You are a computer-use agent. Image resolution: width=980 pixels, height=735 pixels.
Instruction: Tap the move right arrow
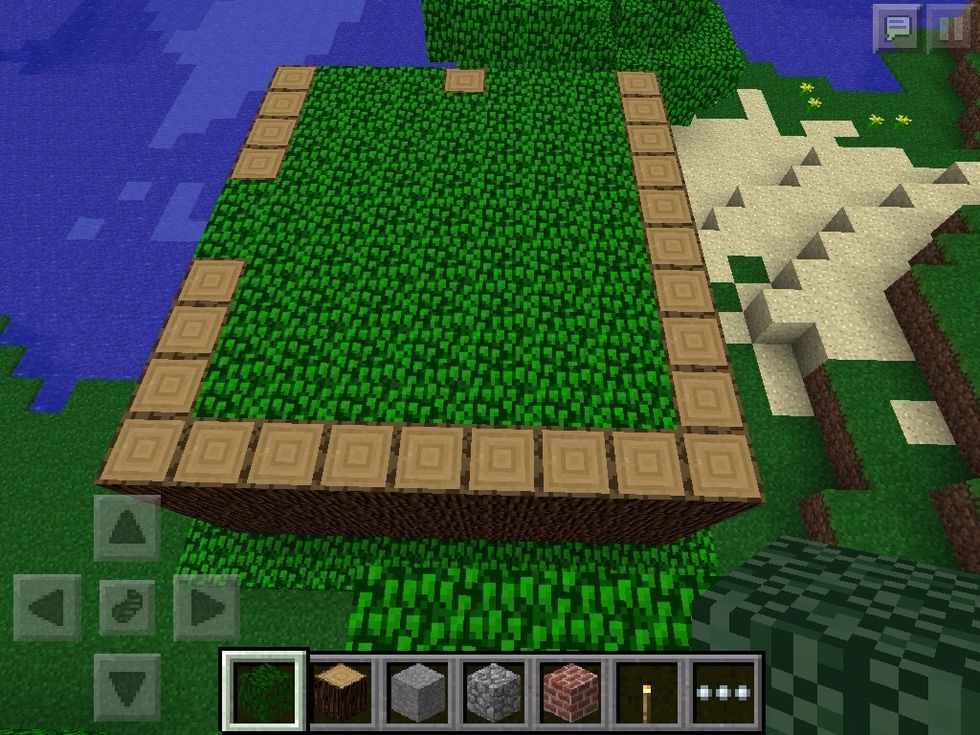point(206,607)
